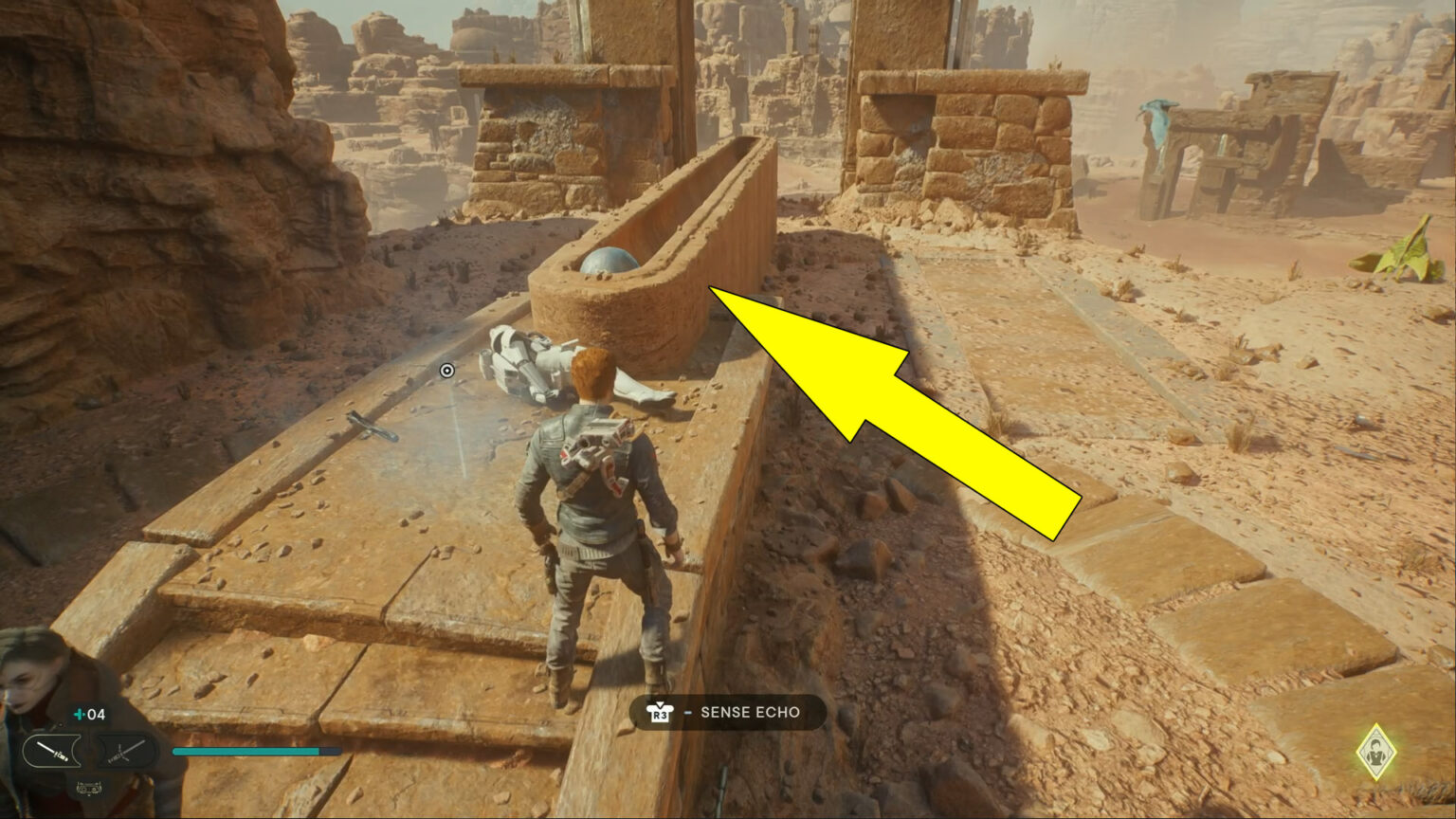Click the d-pad controller indicator icon
Image resolution: width=1456 pixels, height=819 pixels.
(88, 788)
